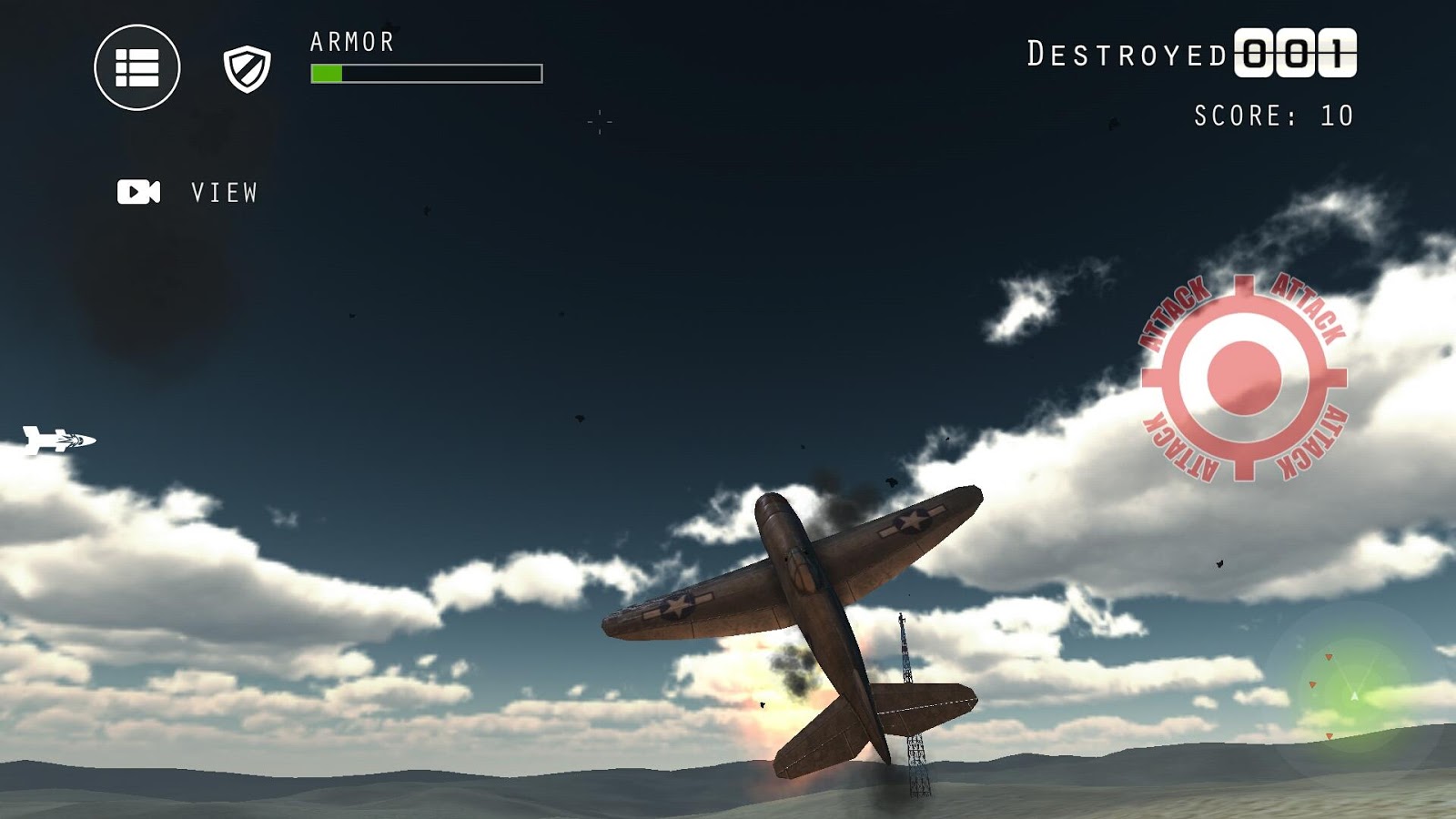
Task: Fire with the red Attack button
Action: pos(1243,377)
